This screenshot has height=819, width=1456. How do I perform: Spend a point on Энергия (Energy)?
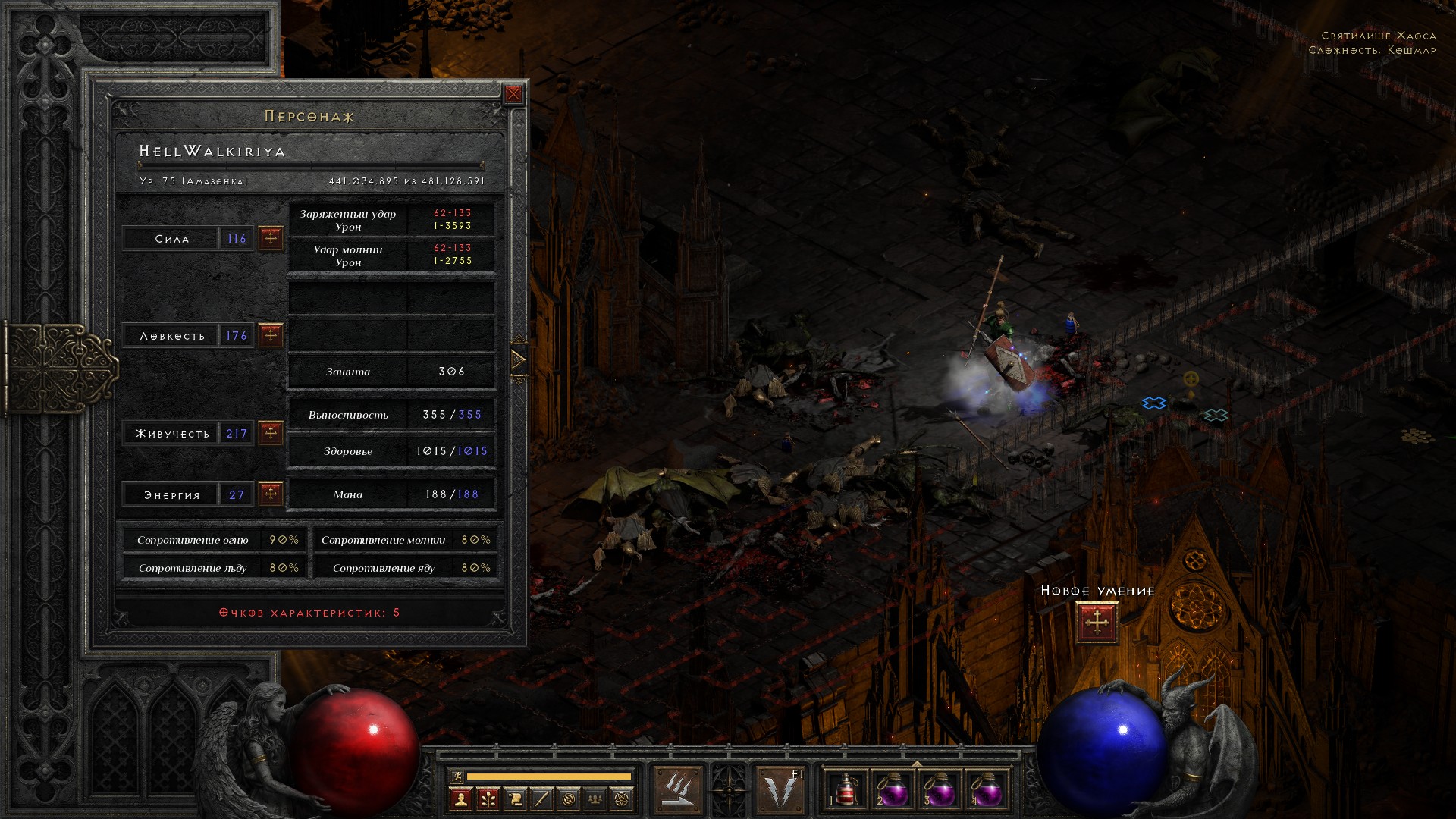pyautogui.click(x=271, y=494)
